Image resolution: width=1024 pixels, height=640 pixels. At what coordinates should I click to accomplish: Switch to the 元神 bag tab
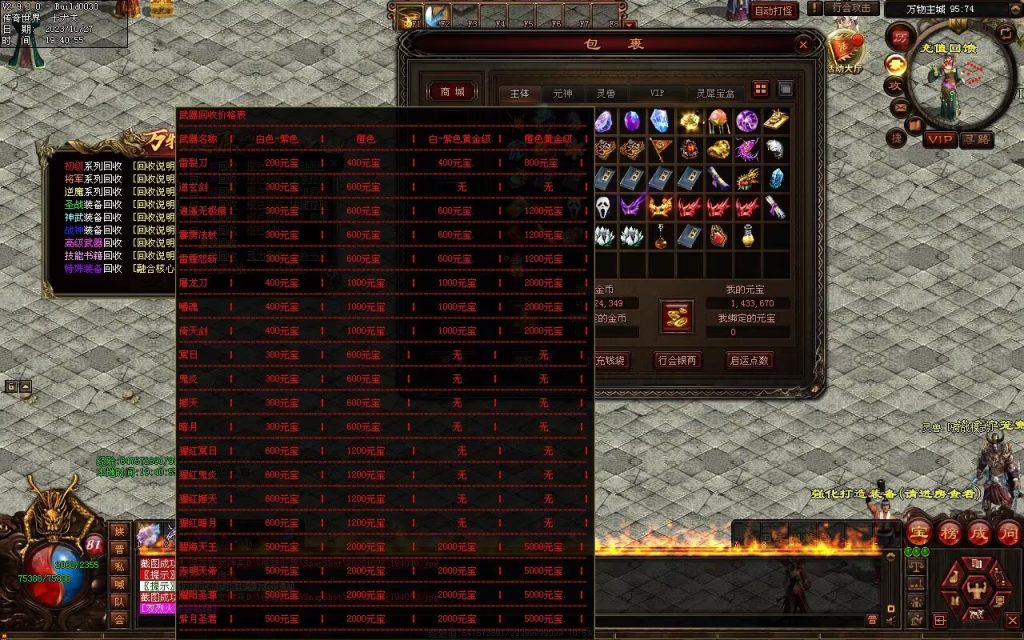point(564,93)
